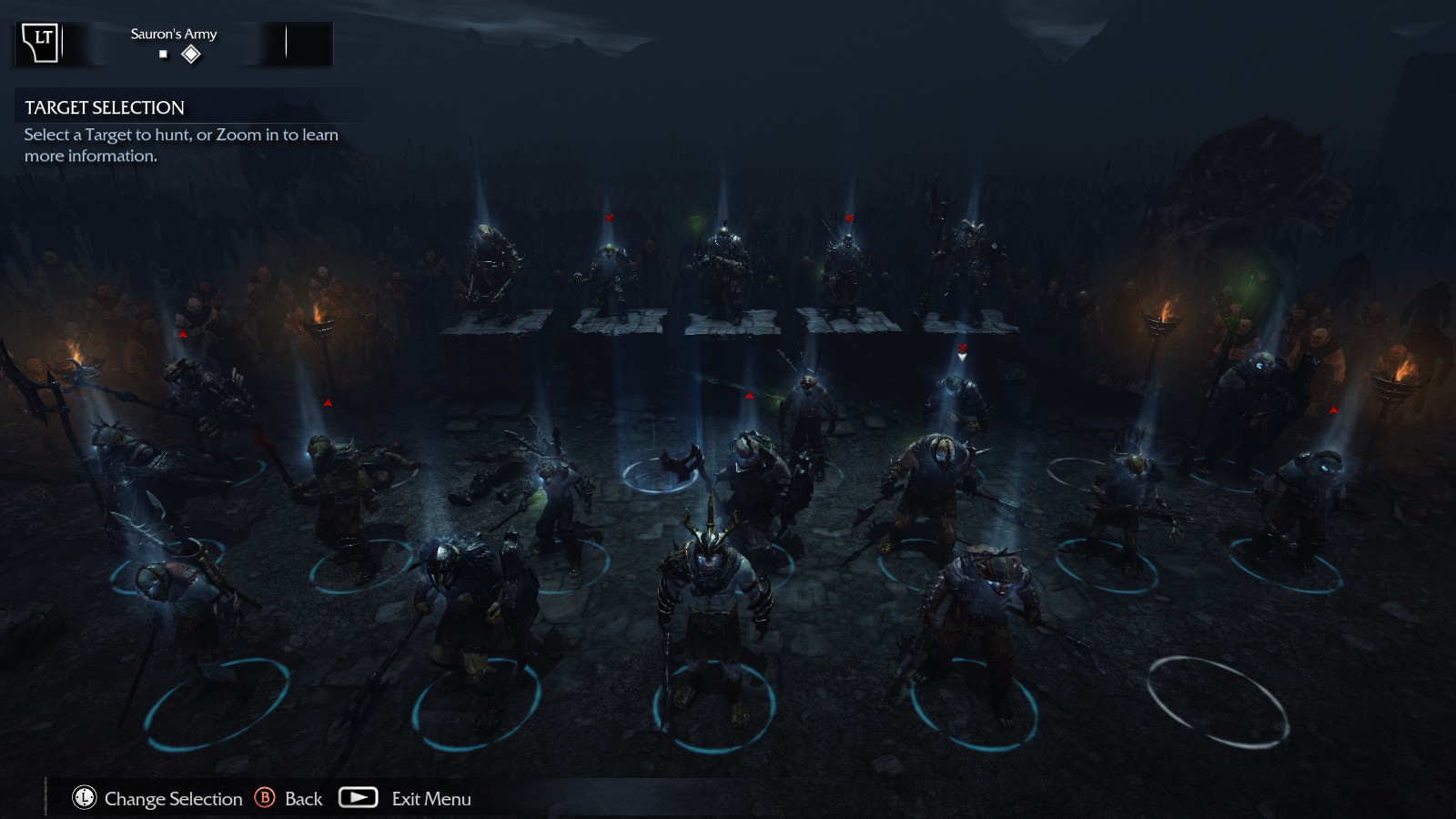Switch to the small square page indicator
Image resolution: width=1456 pixels, height=819 pixels.
pyautogui.click(x=164, y=55)
